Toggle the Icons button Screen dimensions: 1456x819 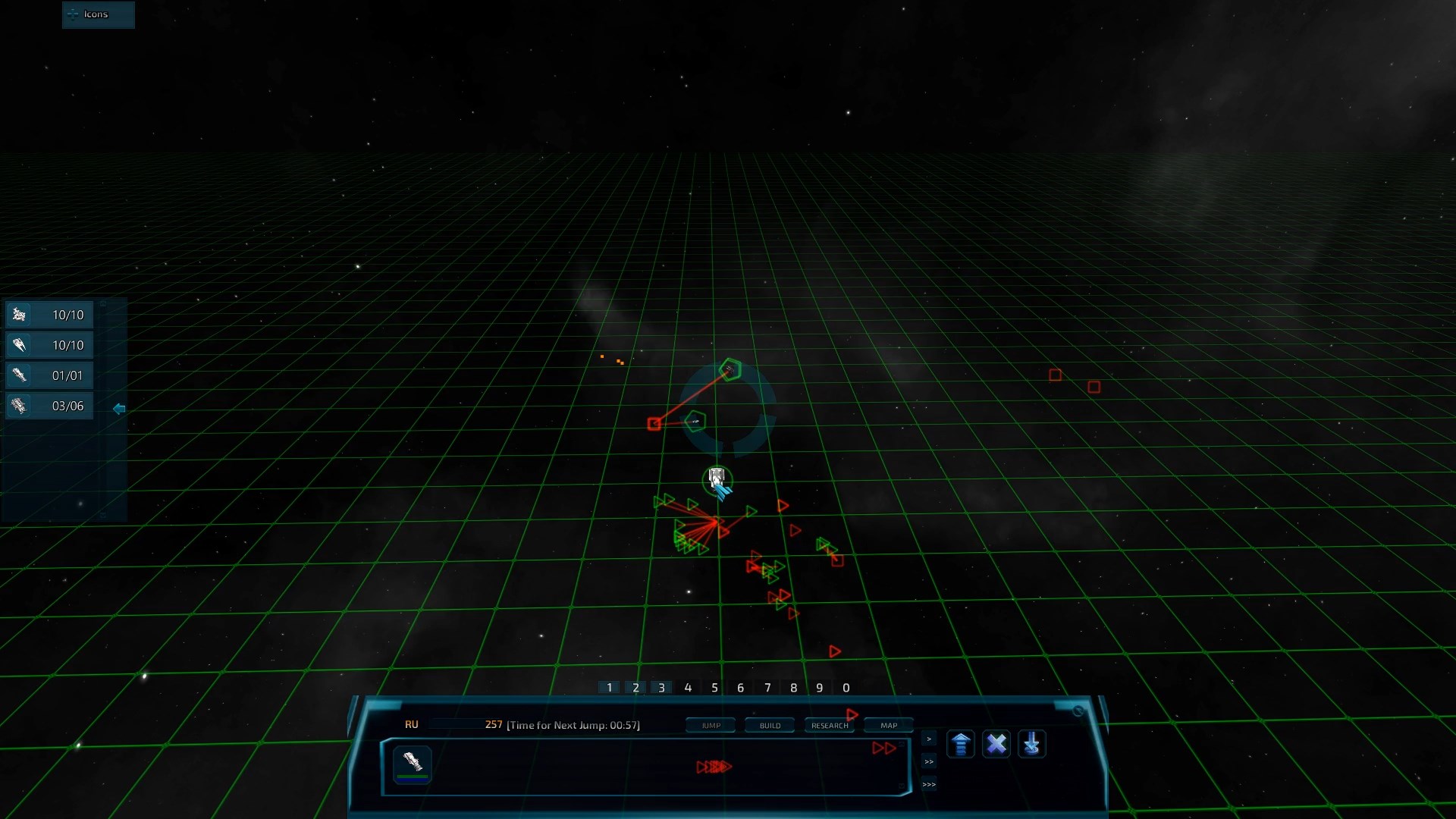[97, 14]
